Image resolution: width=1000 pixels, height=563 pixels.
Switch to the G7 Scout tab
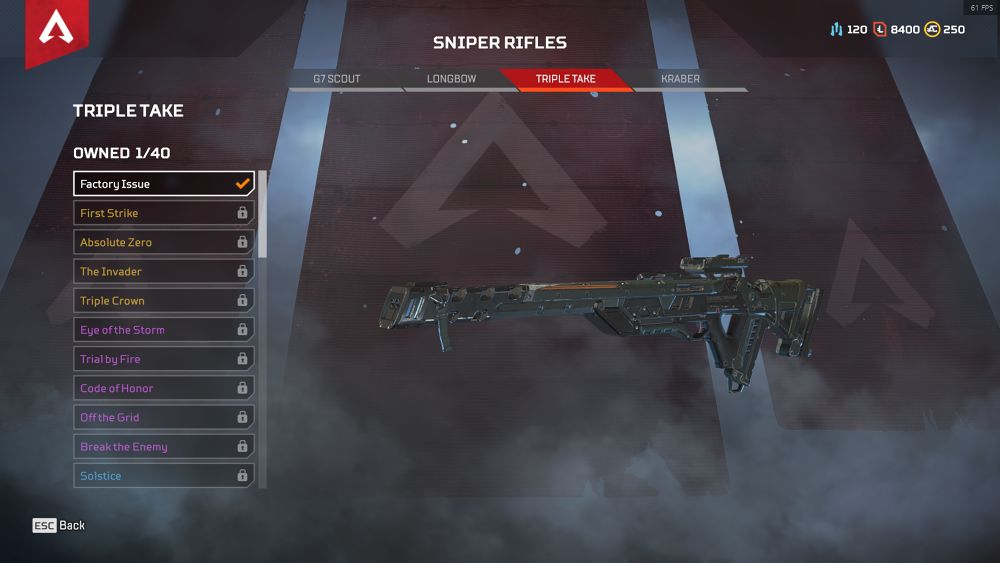[336, 79]
